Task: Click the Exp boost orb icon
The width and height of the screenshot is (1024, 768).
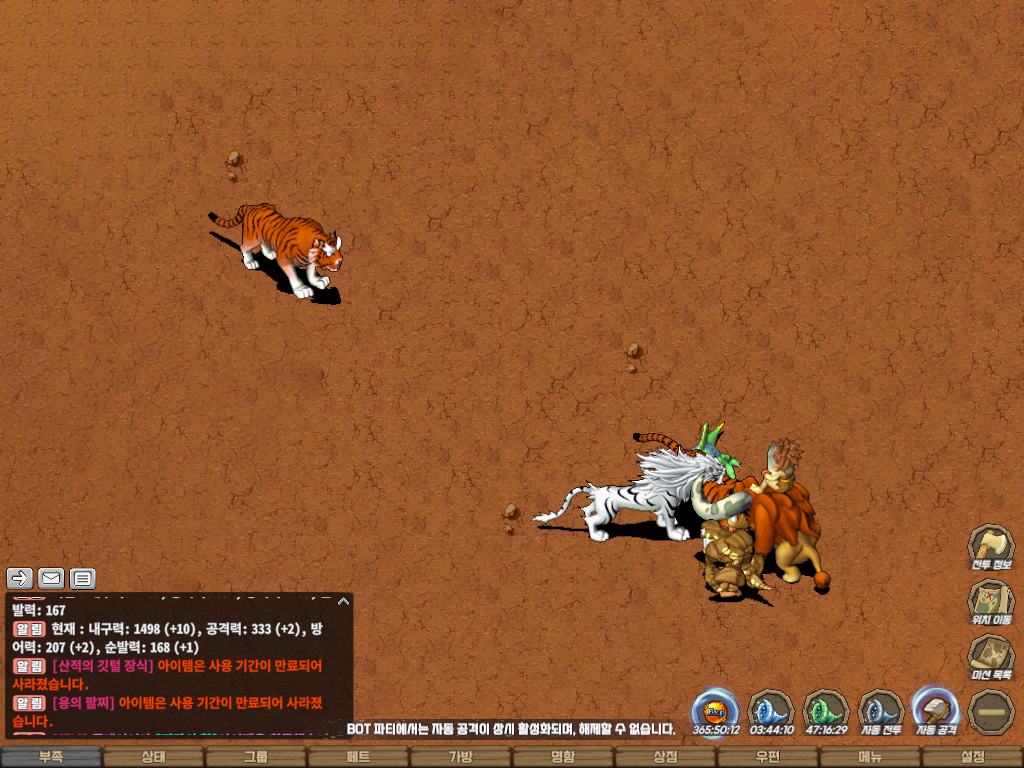Action: [715, 712]
